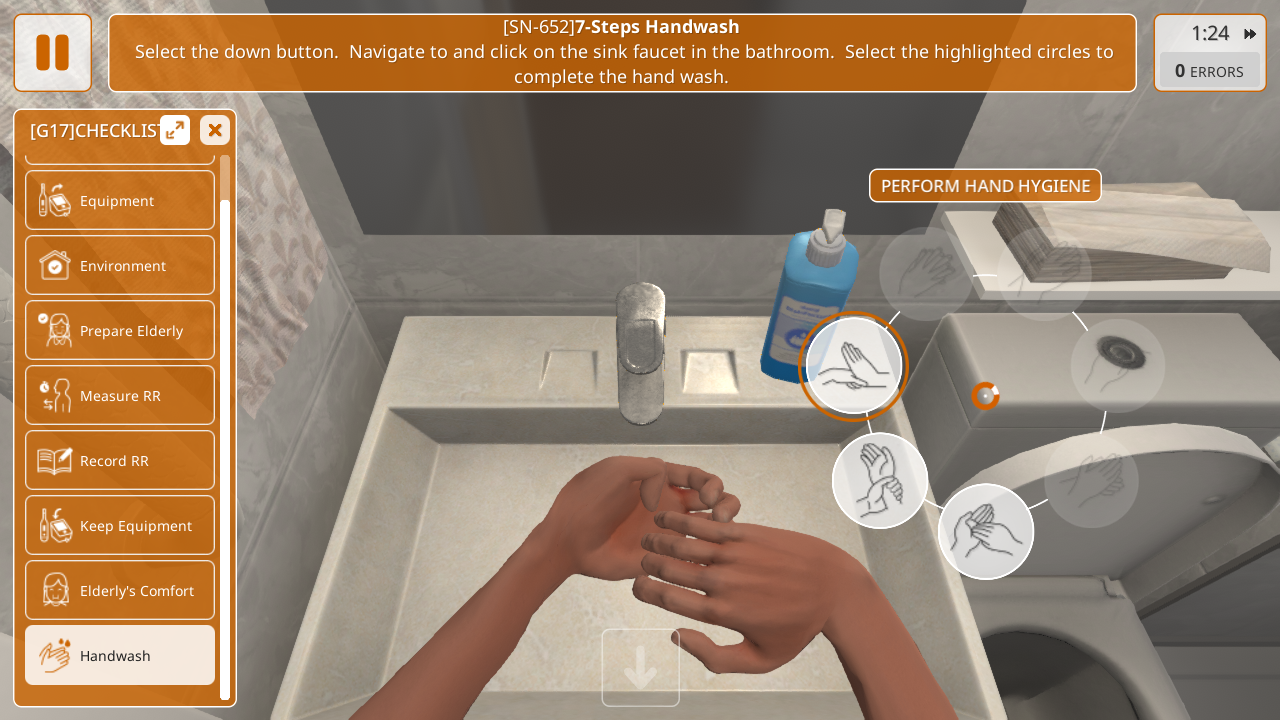Select the Handwash checklist item

[120, 655]
